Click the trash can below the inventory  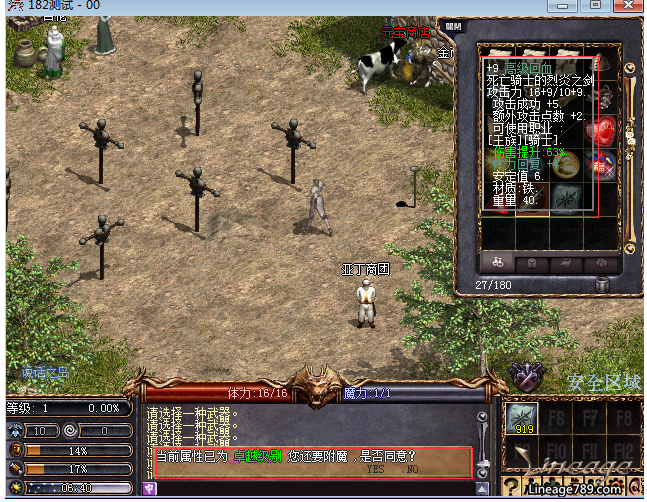pyautogui.click(x=603, y=285)
